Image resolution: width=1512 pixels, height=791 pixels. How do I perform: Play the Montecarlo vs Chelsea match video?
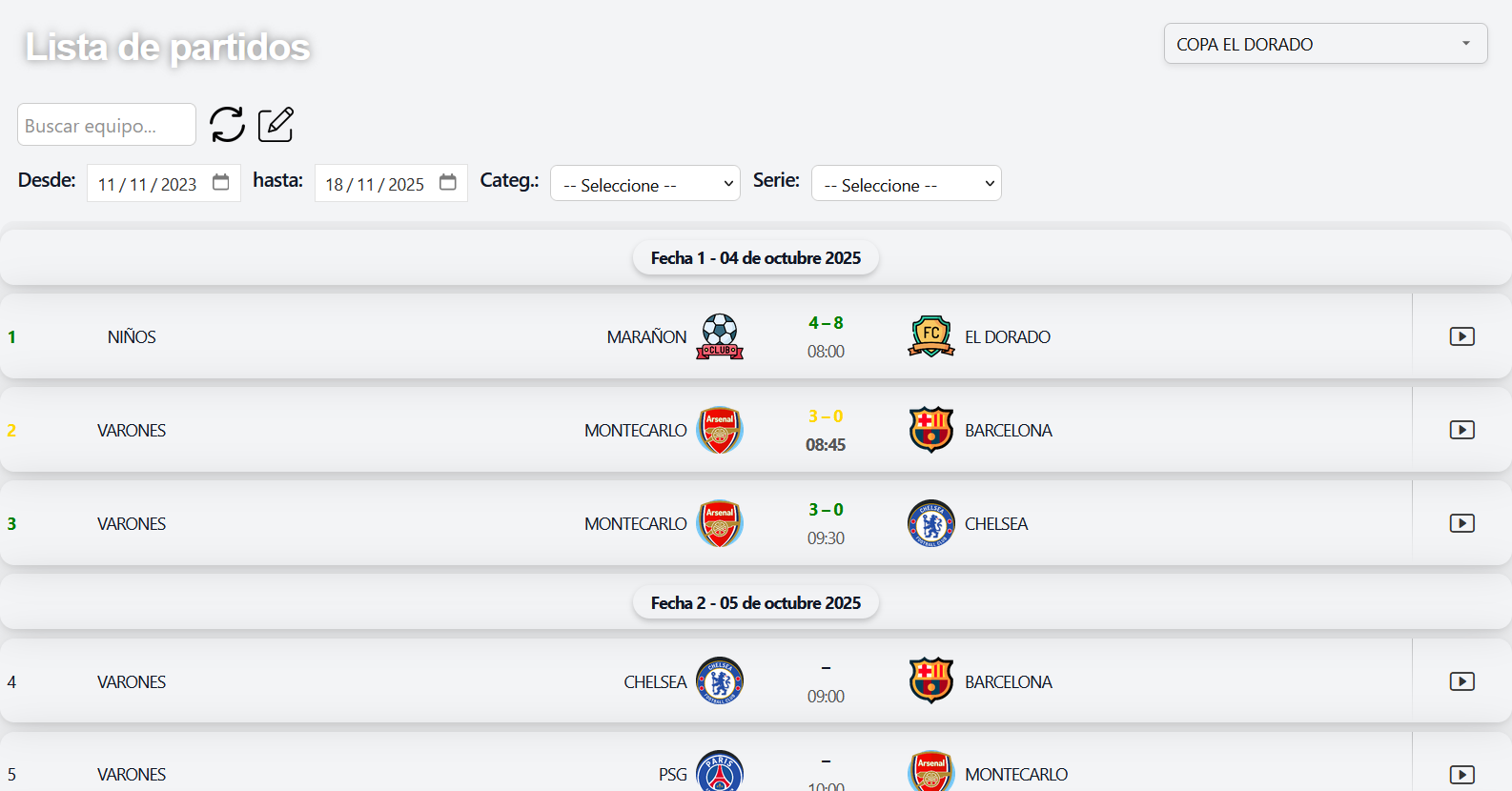click(1461, 522)
